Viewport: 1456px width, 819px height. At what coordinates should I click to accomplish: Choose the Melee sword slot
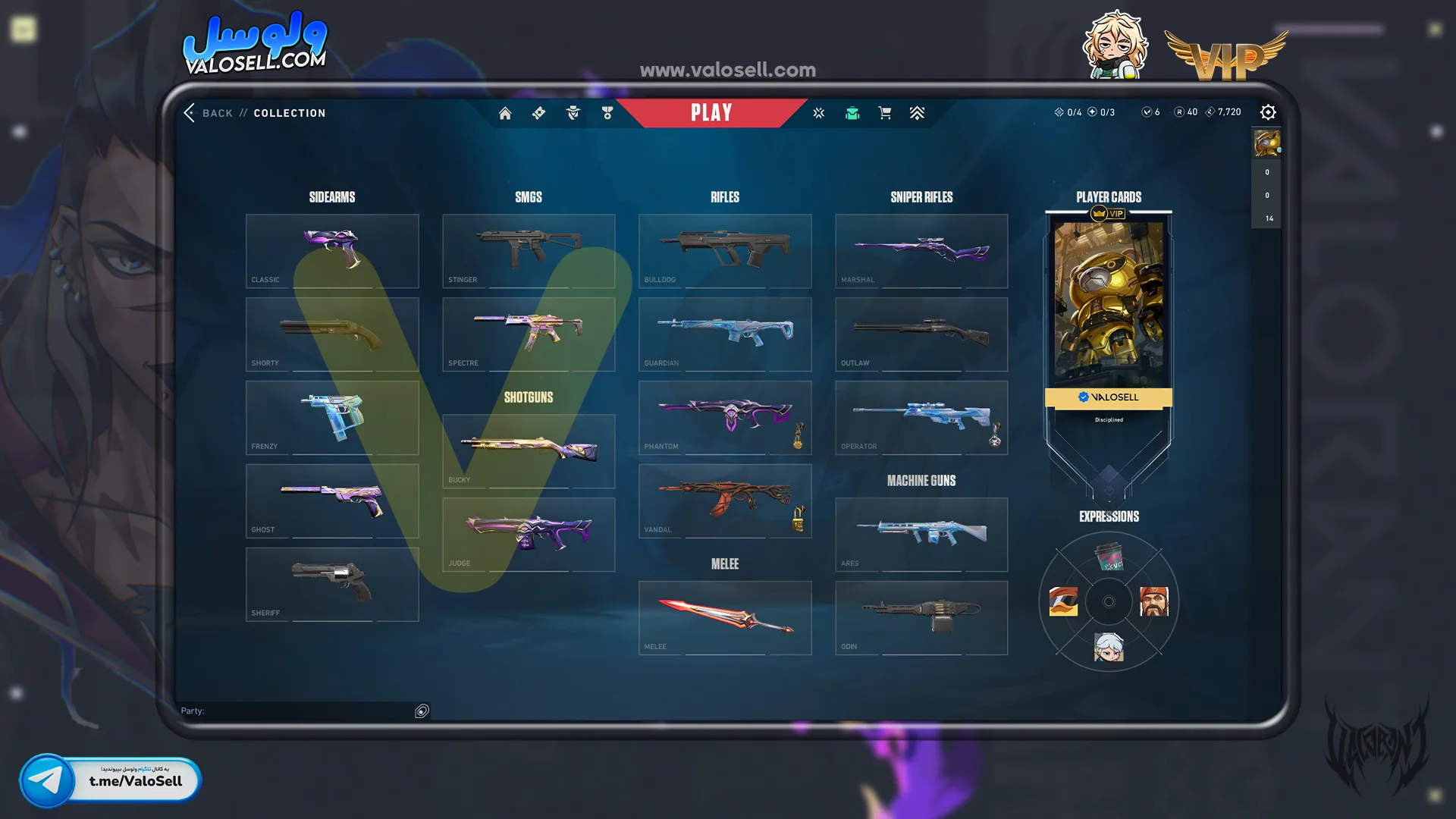pyautogui.click(x=725, y=618)
